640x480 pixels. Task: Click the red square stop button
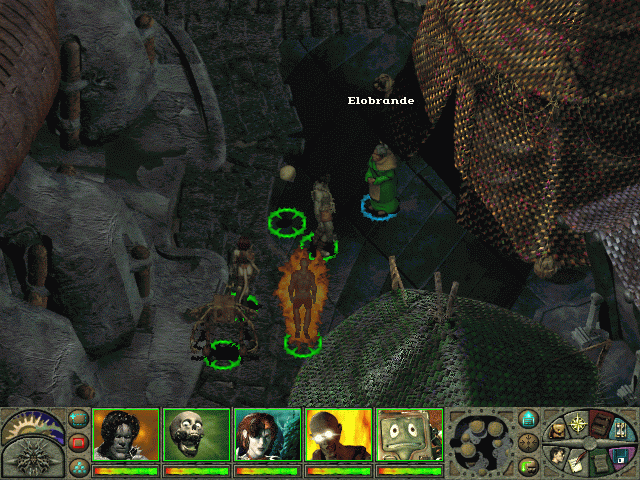tap(79, 442)
